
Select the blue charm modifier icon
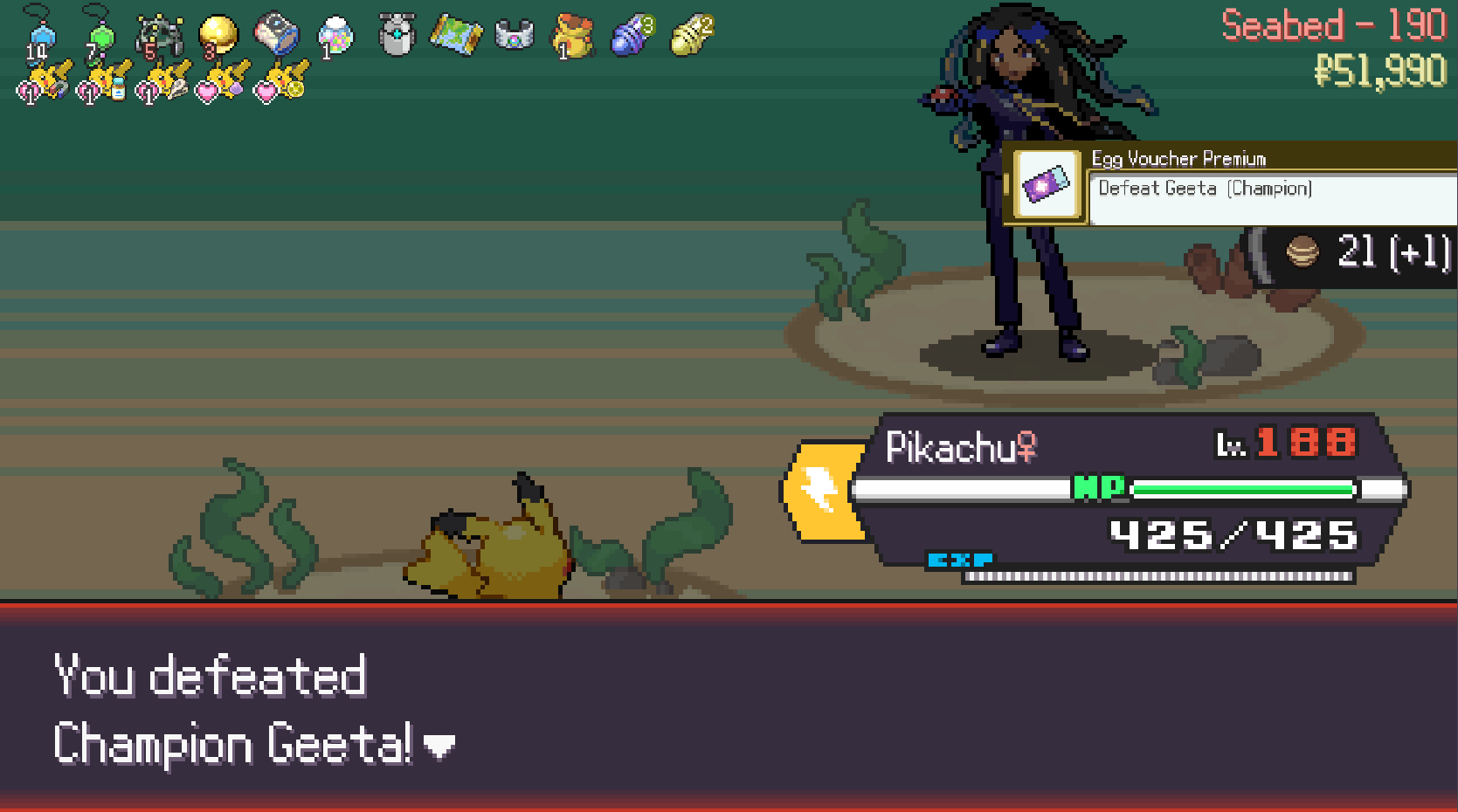pyautogui.click(x=41, y=37)
